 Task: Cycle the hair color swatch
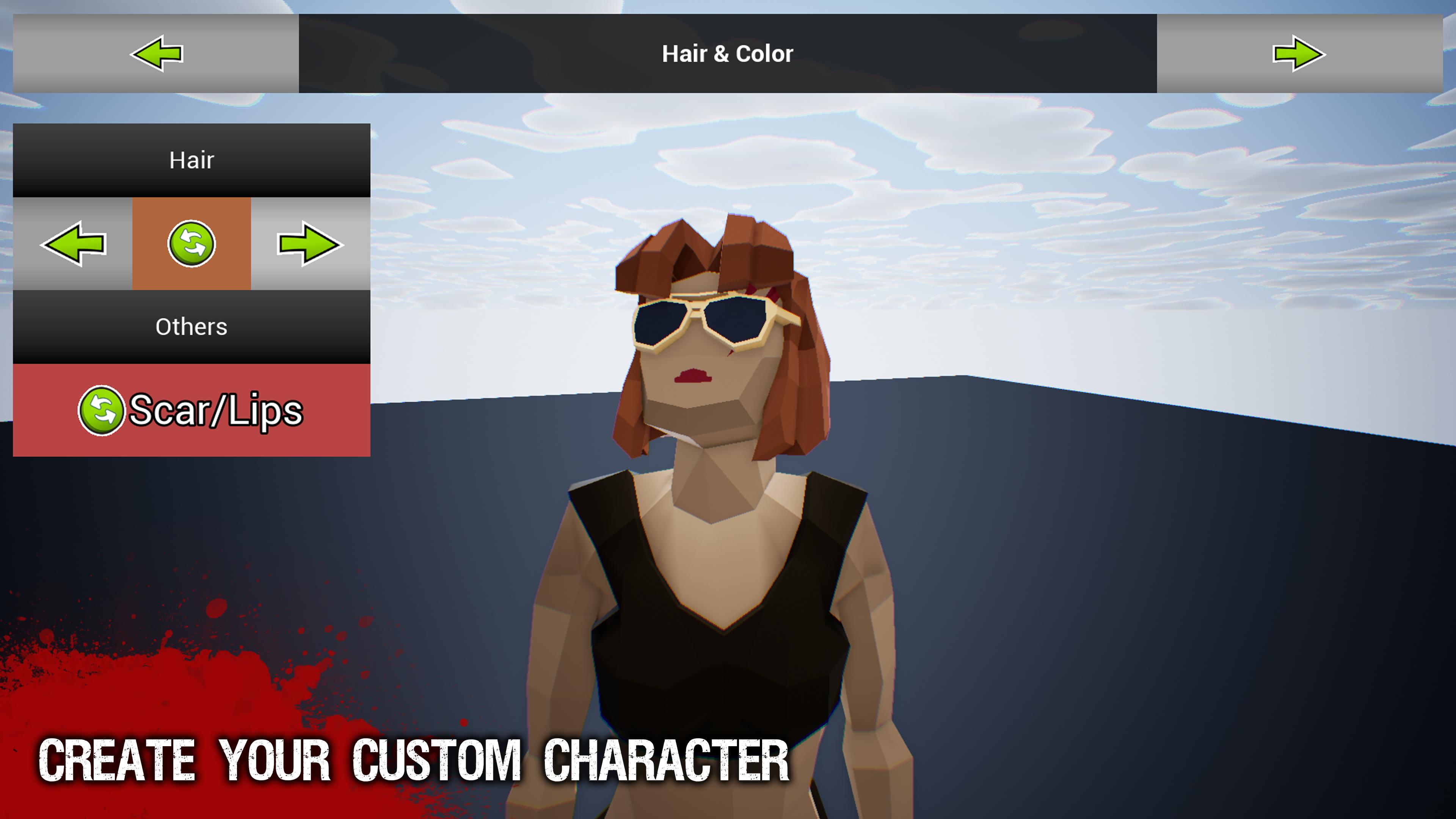(191, 243)
